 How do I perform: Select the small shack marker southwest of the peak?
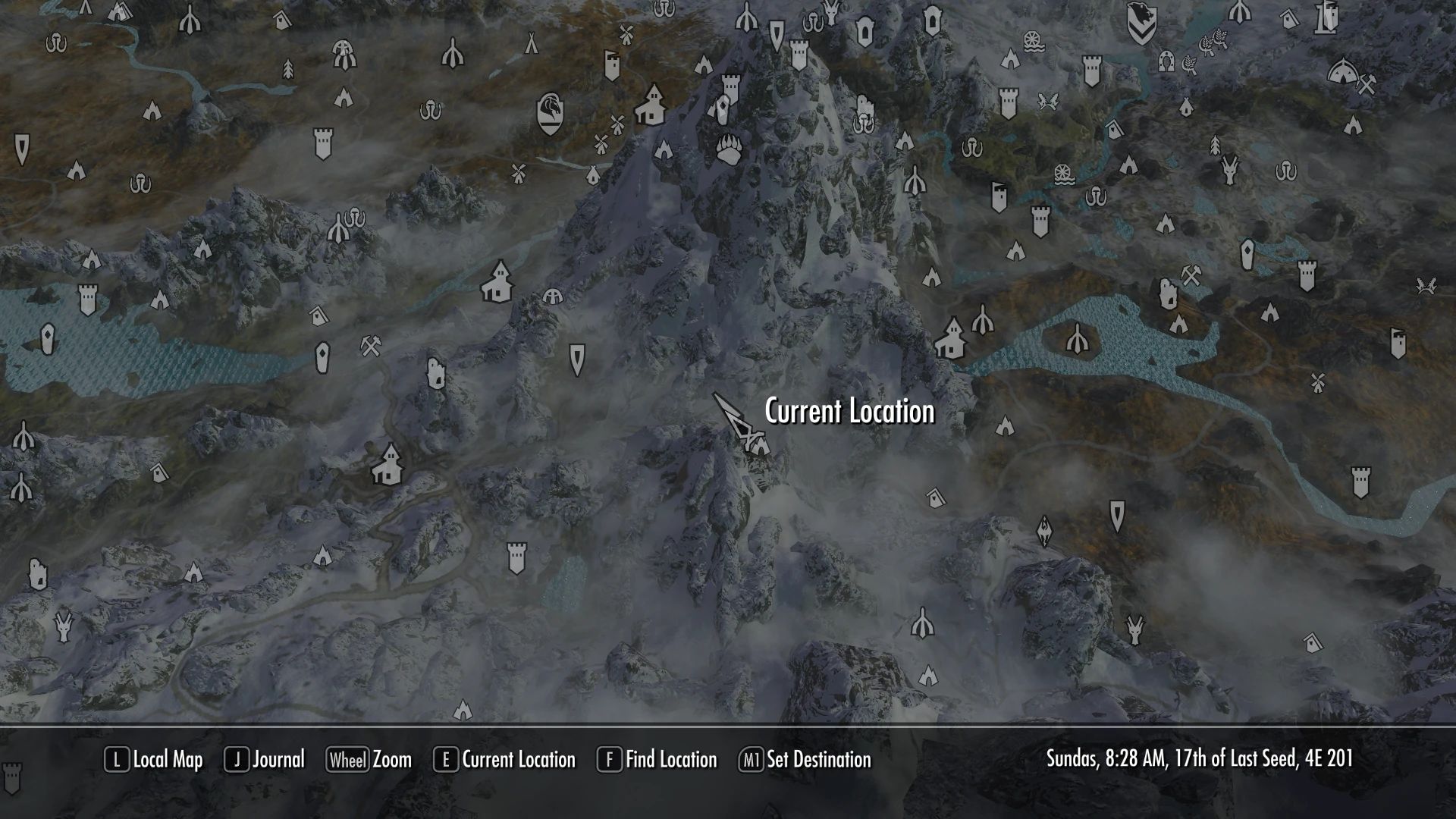[316, 314]
